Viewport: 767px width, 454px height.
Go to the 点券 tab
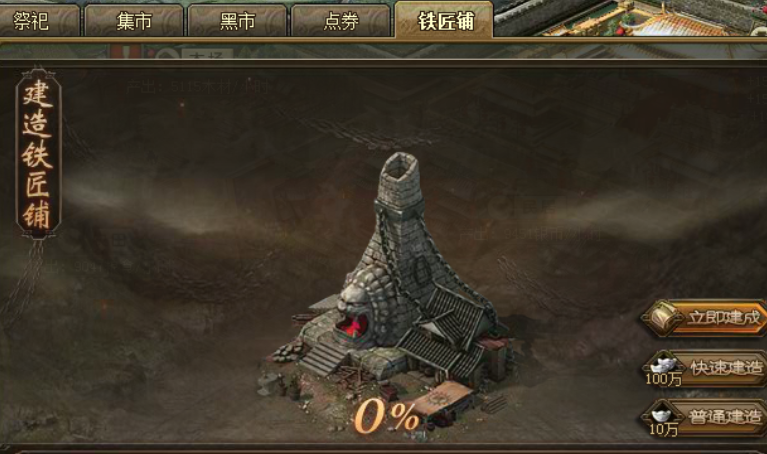(341, 21)
